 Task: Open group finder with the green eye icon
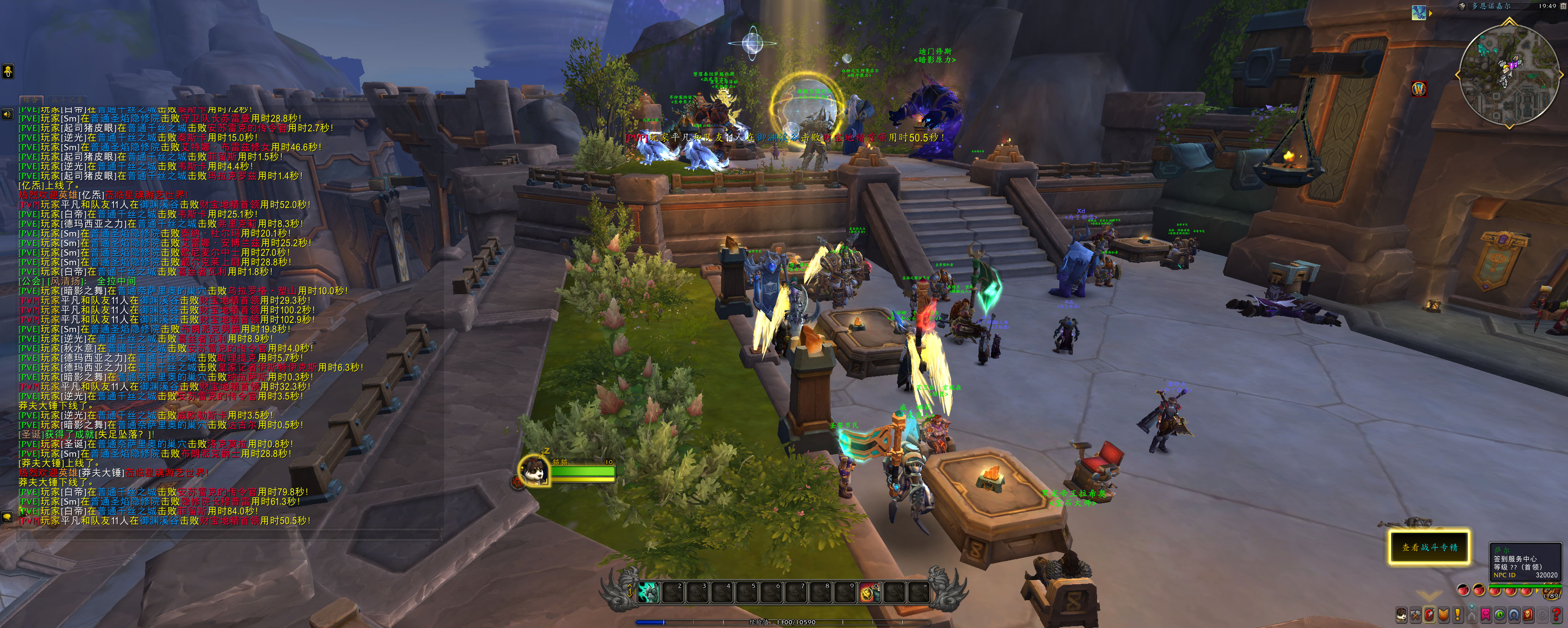[x=1500, y=615]
